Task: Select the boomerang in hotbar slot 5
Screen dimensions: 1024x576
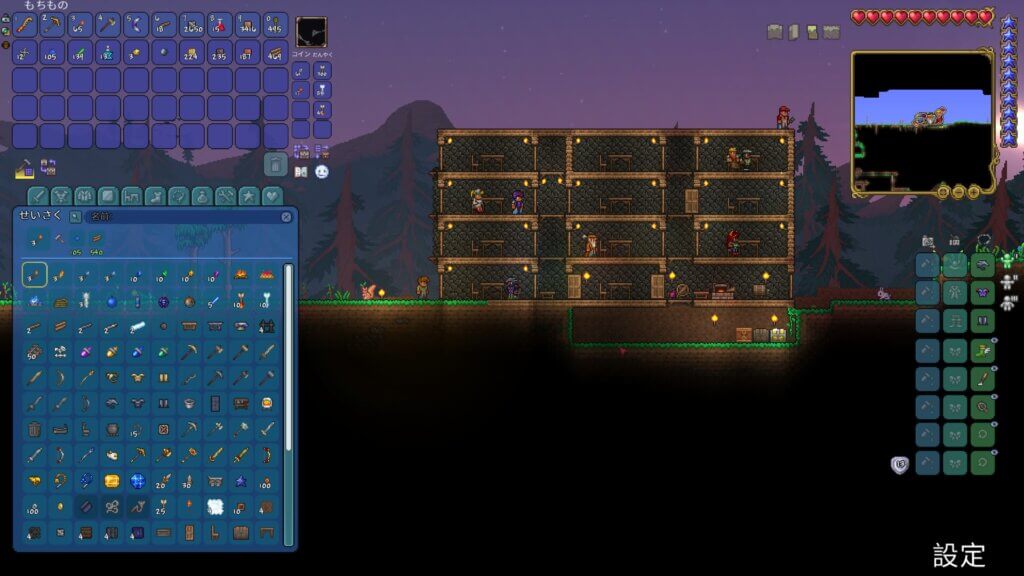Action: coord(136,25)
